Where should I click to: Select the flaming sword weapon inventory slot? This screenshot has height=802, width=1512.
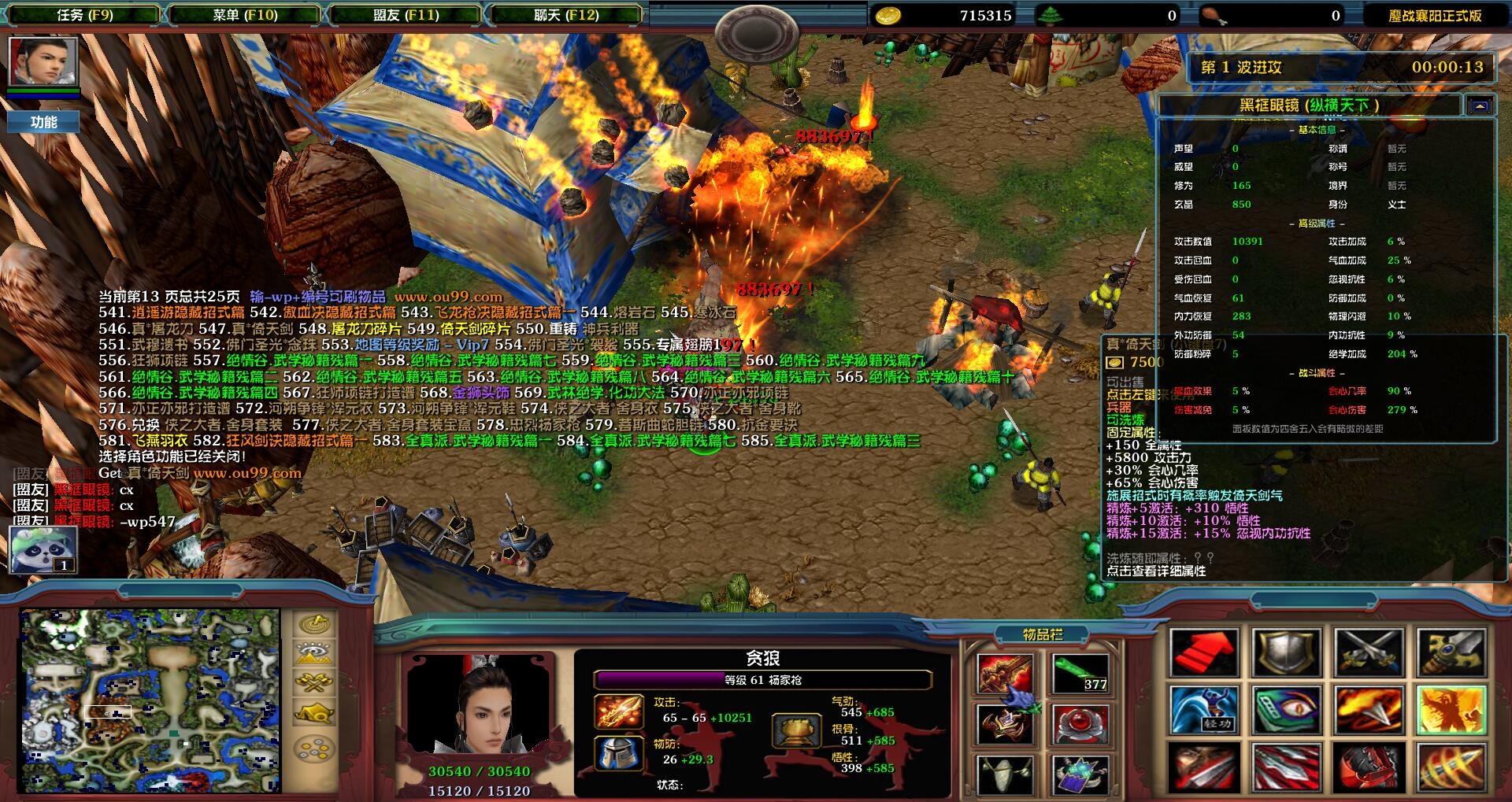coord(1005,674)
